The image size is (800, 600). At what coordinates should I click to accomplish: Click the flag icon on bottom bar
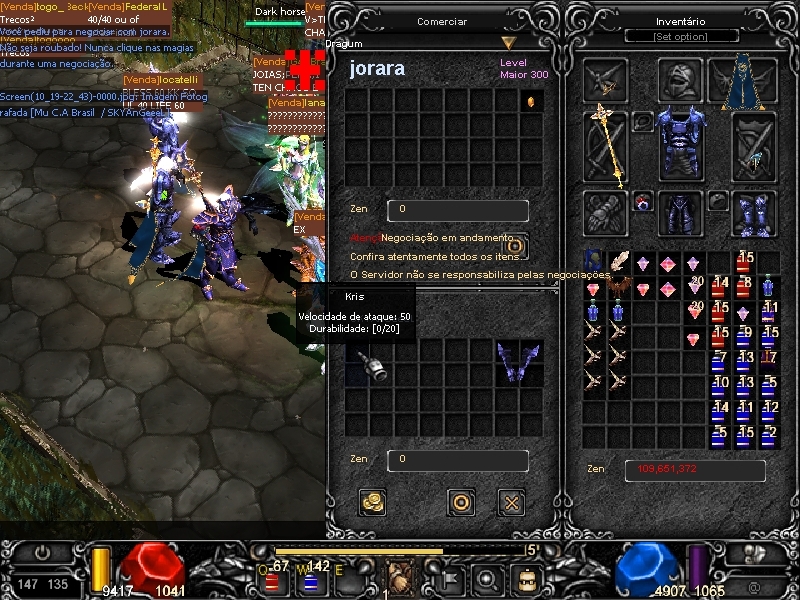(448, 578)
